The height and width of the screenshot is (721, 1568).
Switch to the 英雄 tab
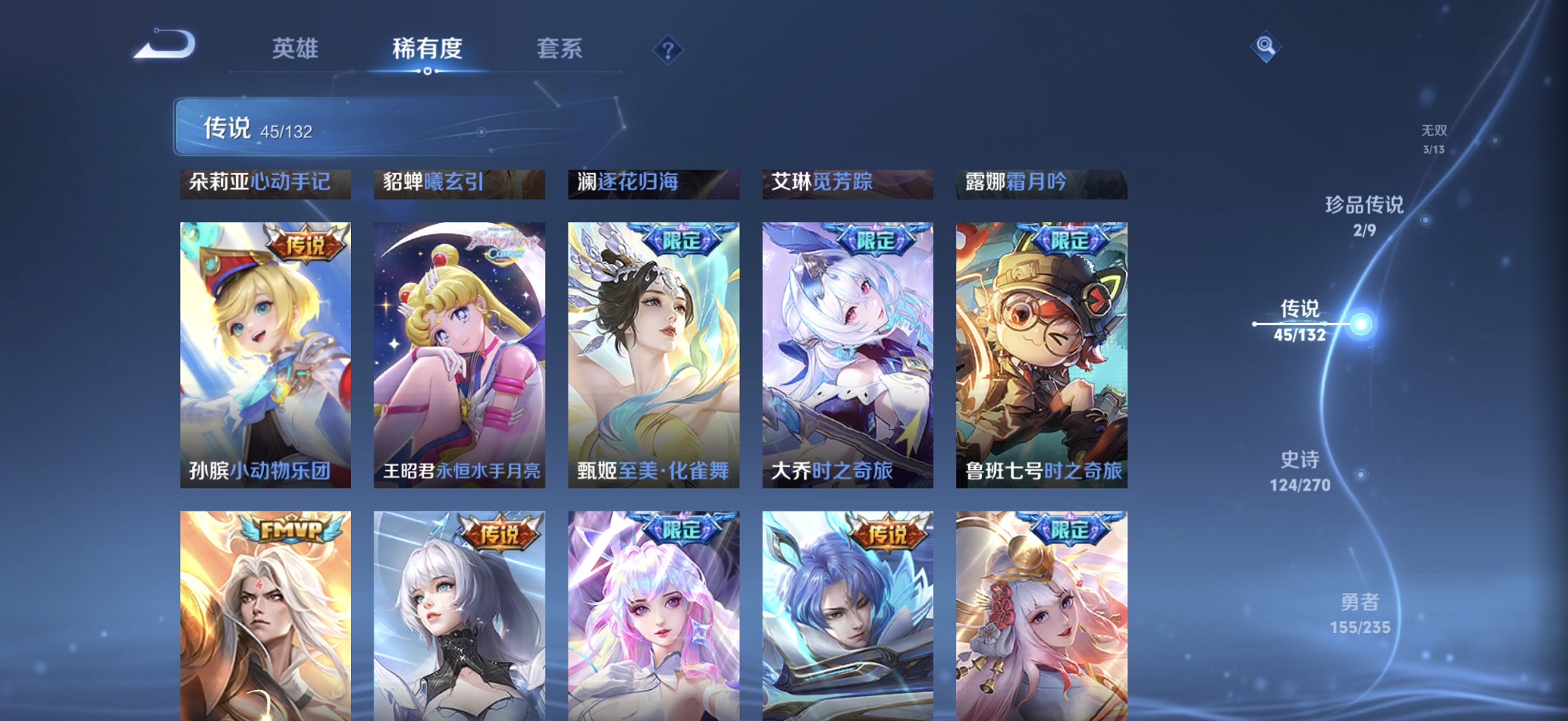click(x=295, y=48)
